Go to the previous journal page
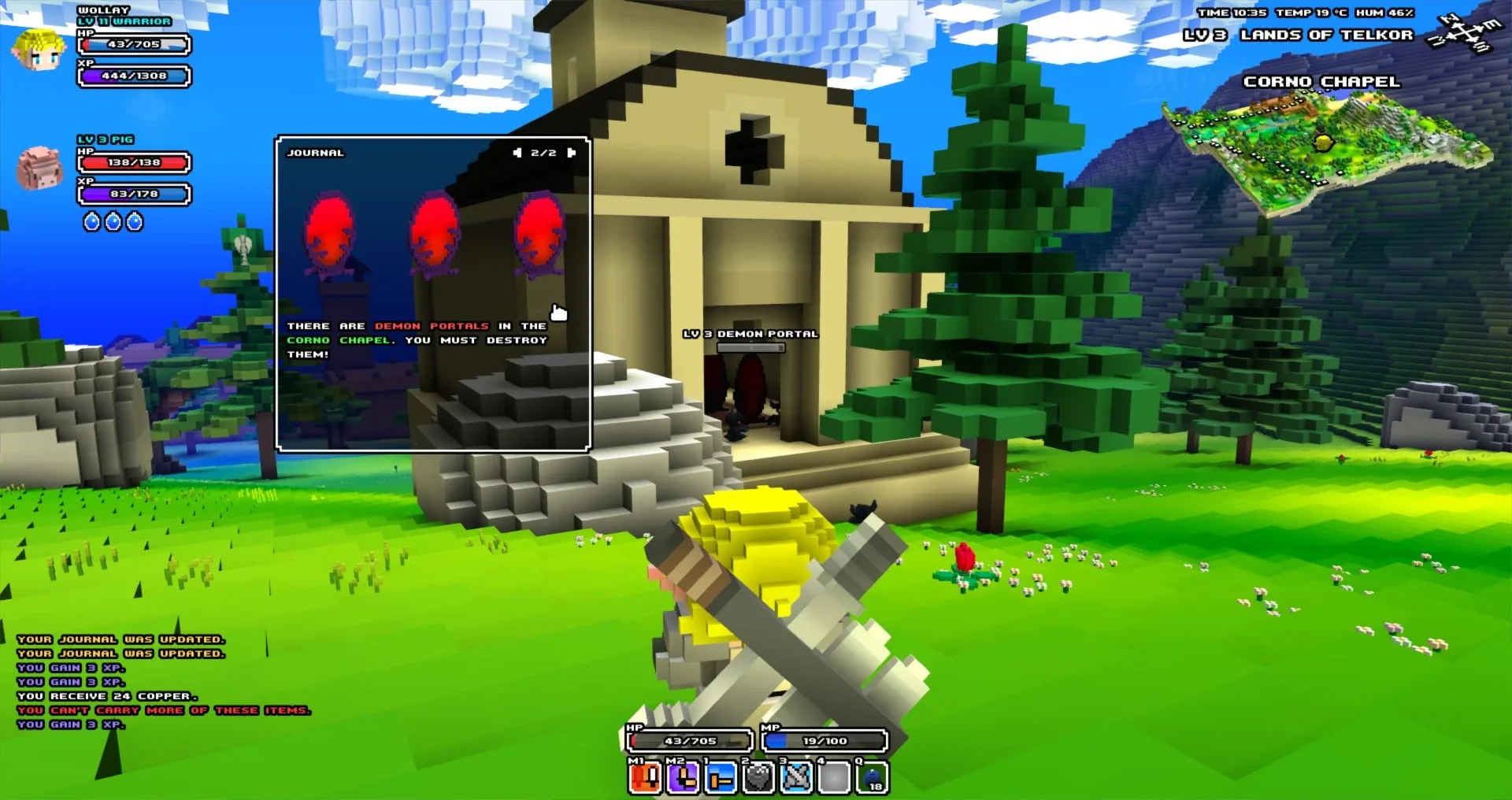1512x800 pixels. pyautogui.click(x=519, y=152)
